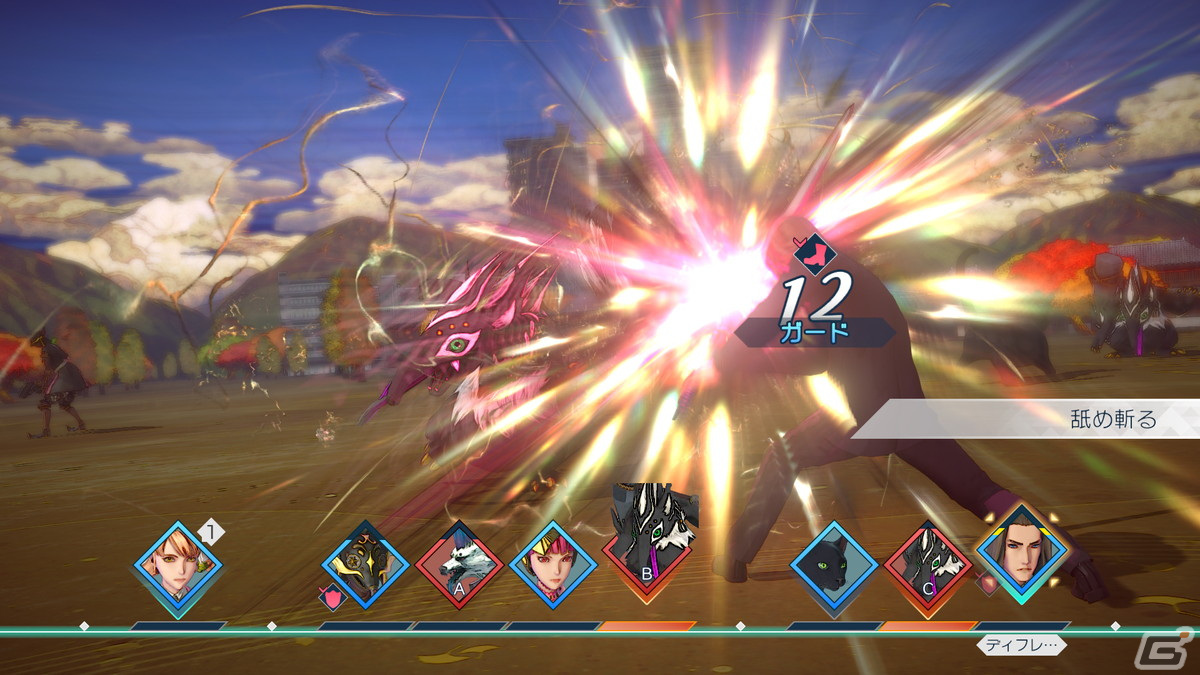Choose the pink-haired girl timeline portrait
Viewport: 1200px width, 675px height.
tap(552, 565)
